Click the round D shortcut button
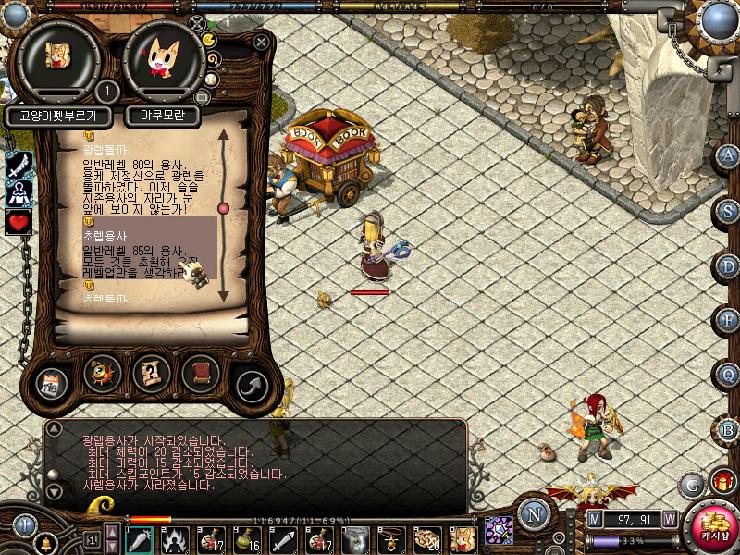The image size is (740, 555). 728,266
